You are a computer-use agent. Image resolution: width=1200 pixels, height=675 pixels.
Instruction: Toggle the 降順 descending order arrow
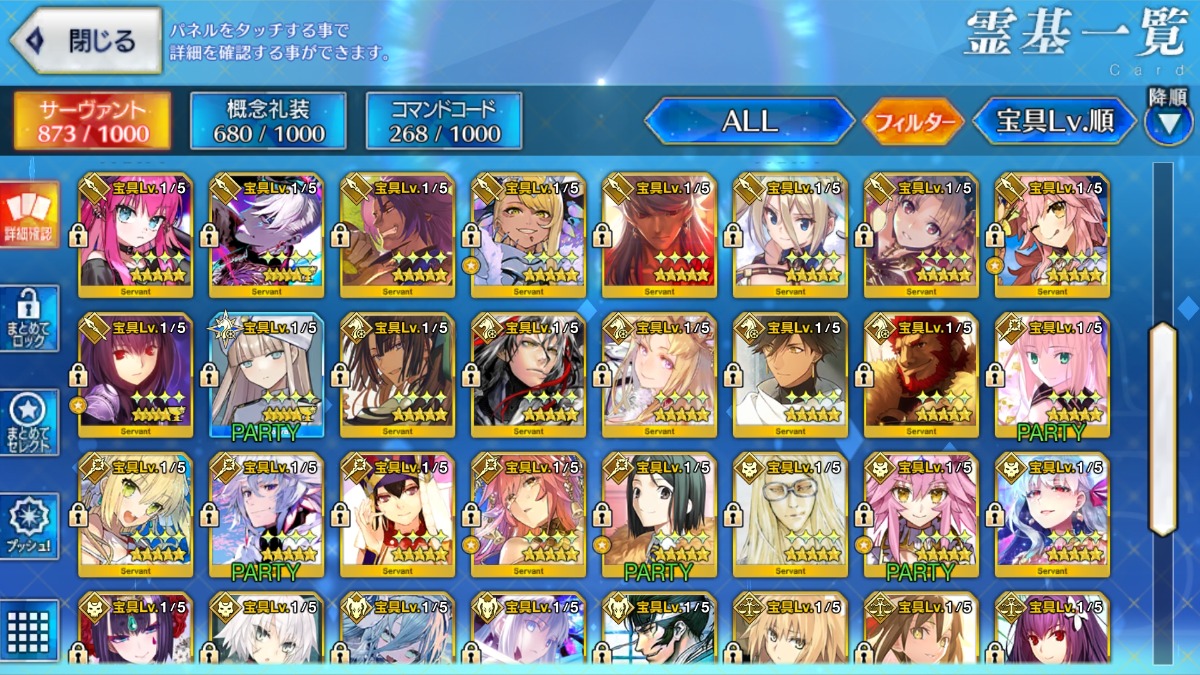point(1167,118)
